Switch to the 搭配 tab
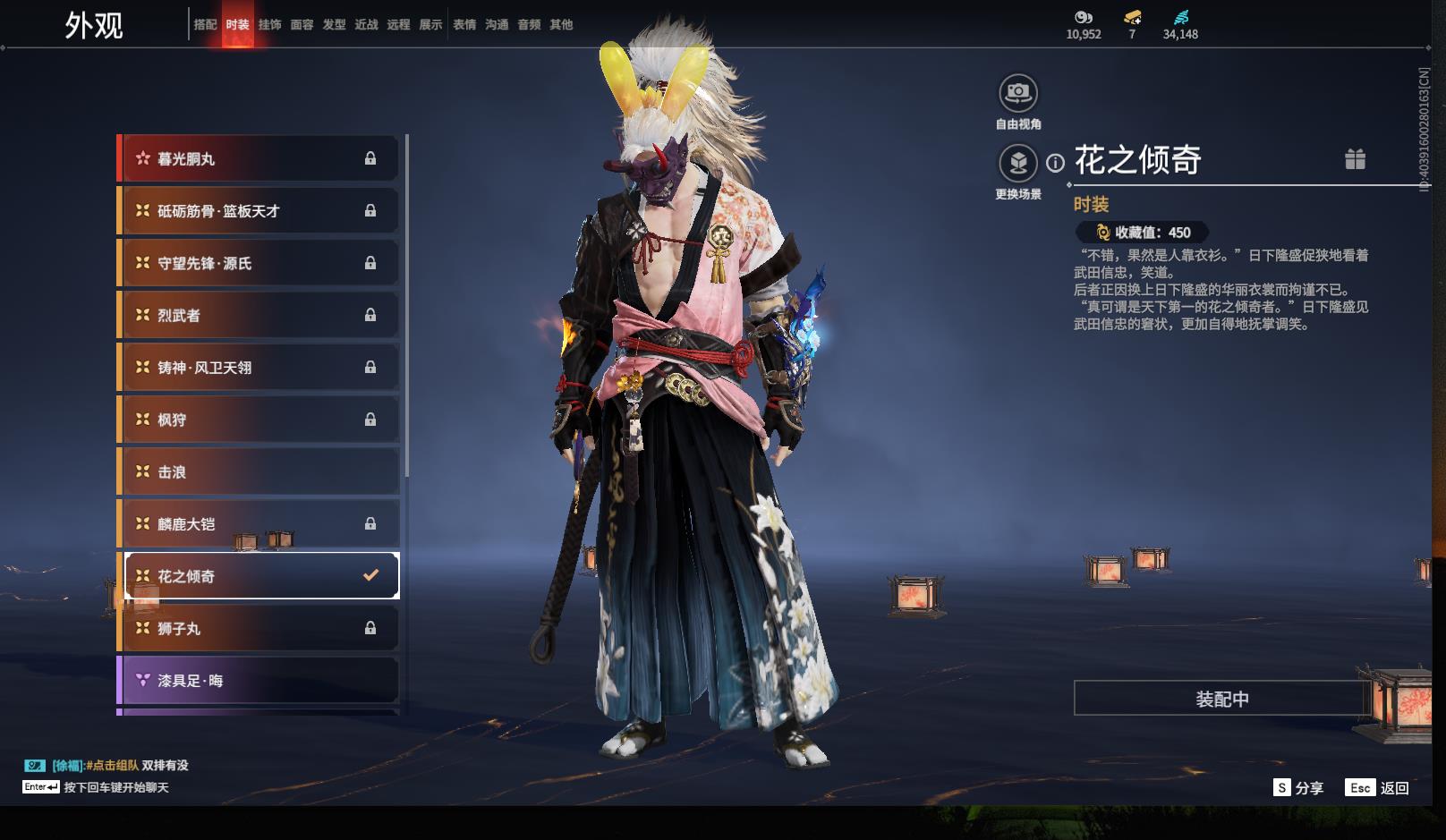The image size is (1446, 840). click(x=205, y=25)
